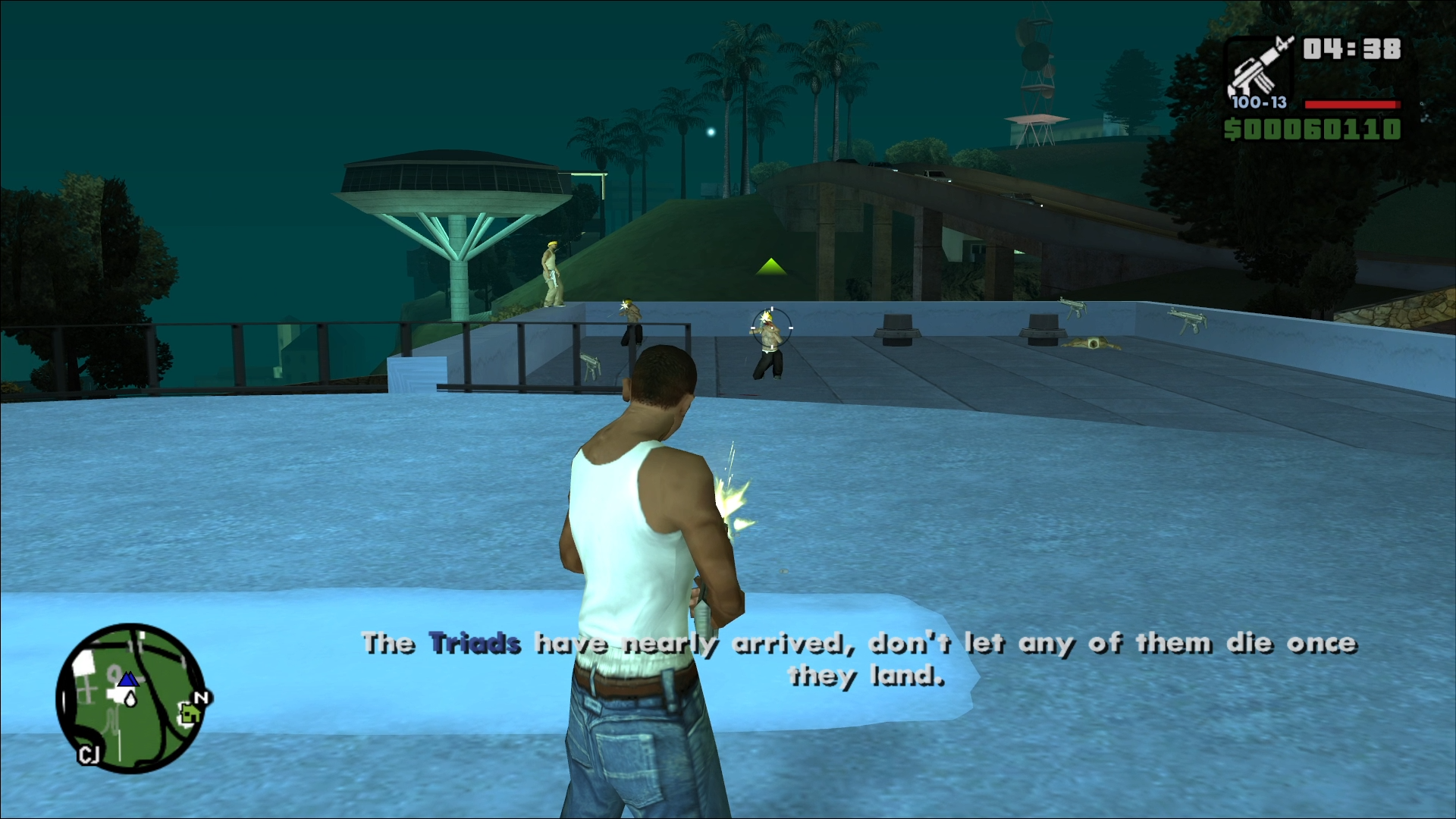Click the CJ marker on the radar

(89, 755)
